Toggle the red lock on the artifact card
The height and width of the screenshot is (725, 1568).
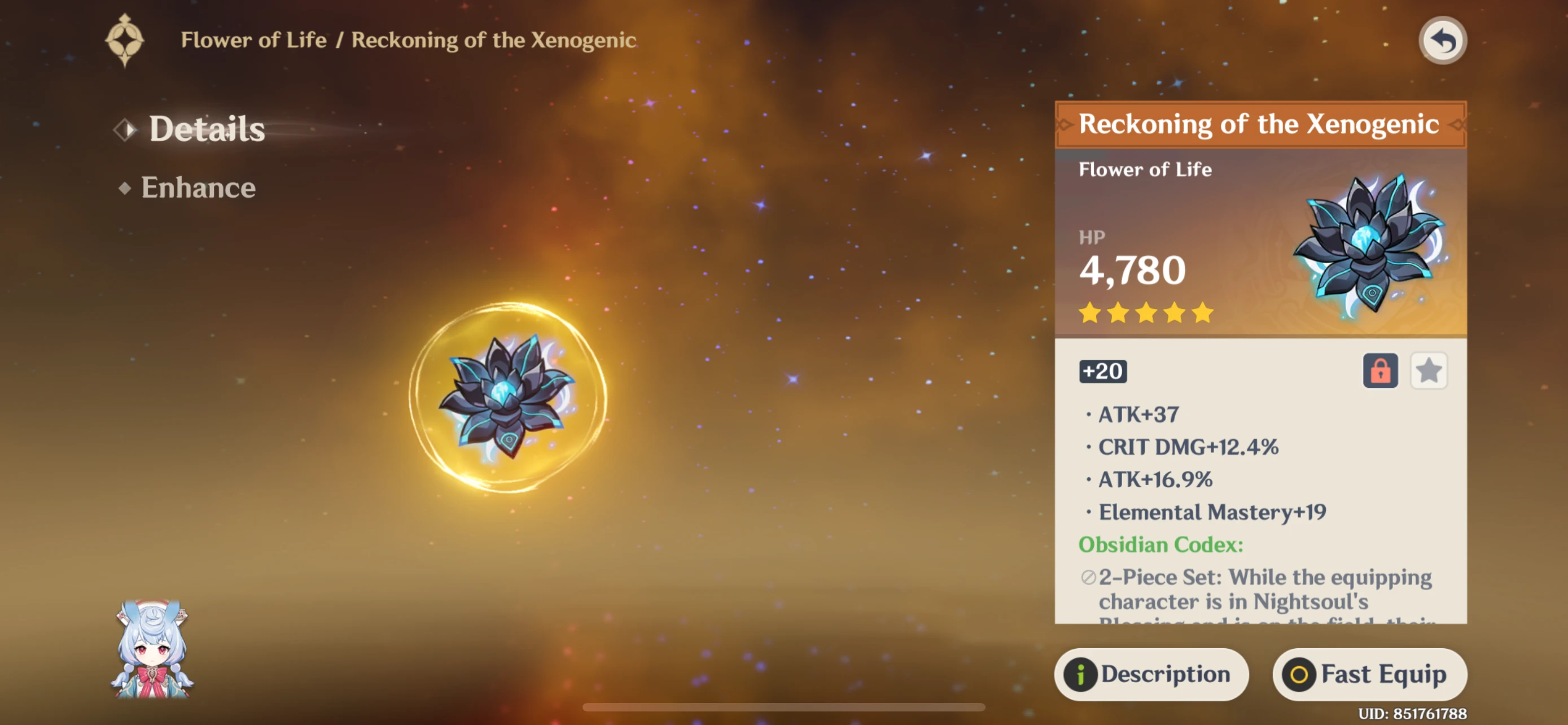pos(1380,371)
